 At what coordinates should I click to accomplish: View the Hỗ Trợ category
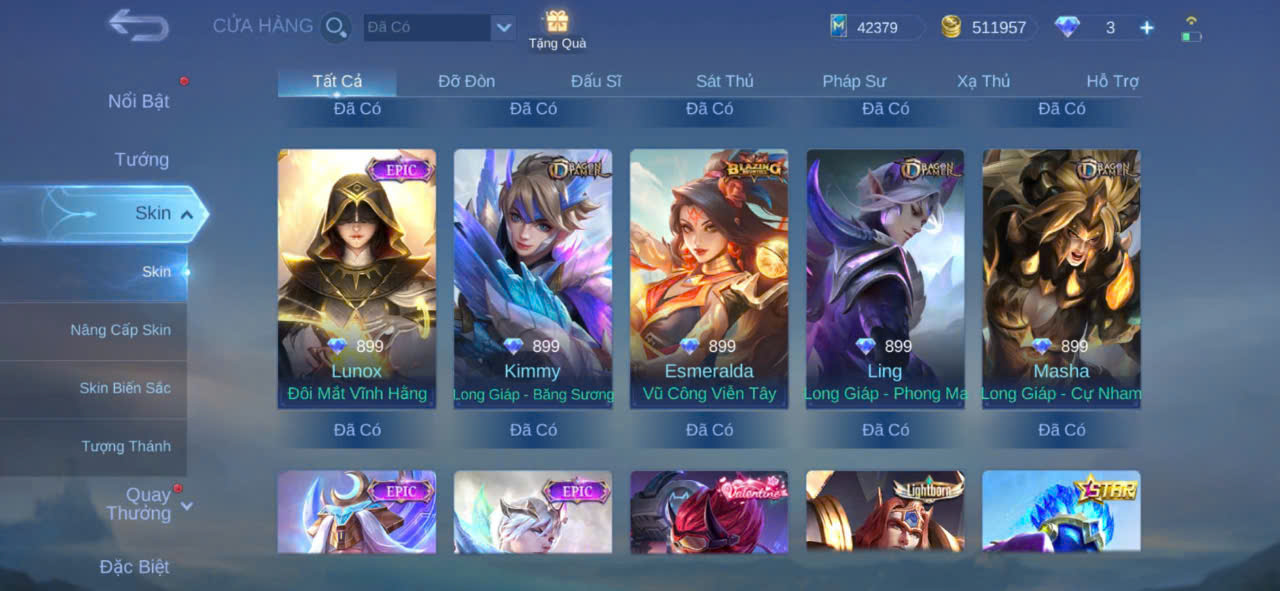(x=1112, y=81)
